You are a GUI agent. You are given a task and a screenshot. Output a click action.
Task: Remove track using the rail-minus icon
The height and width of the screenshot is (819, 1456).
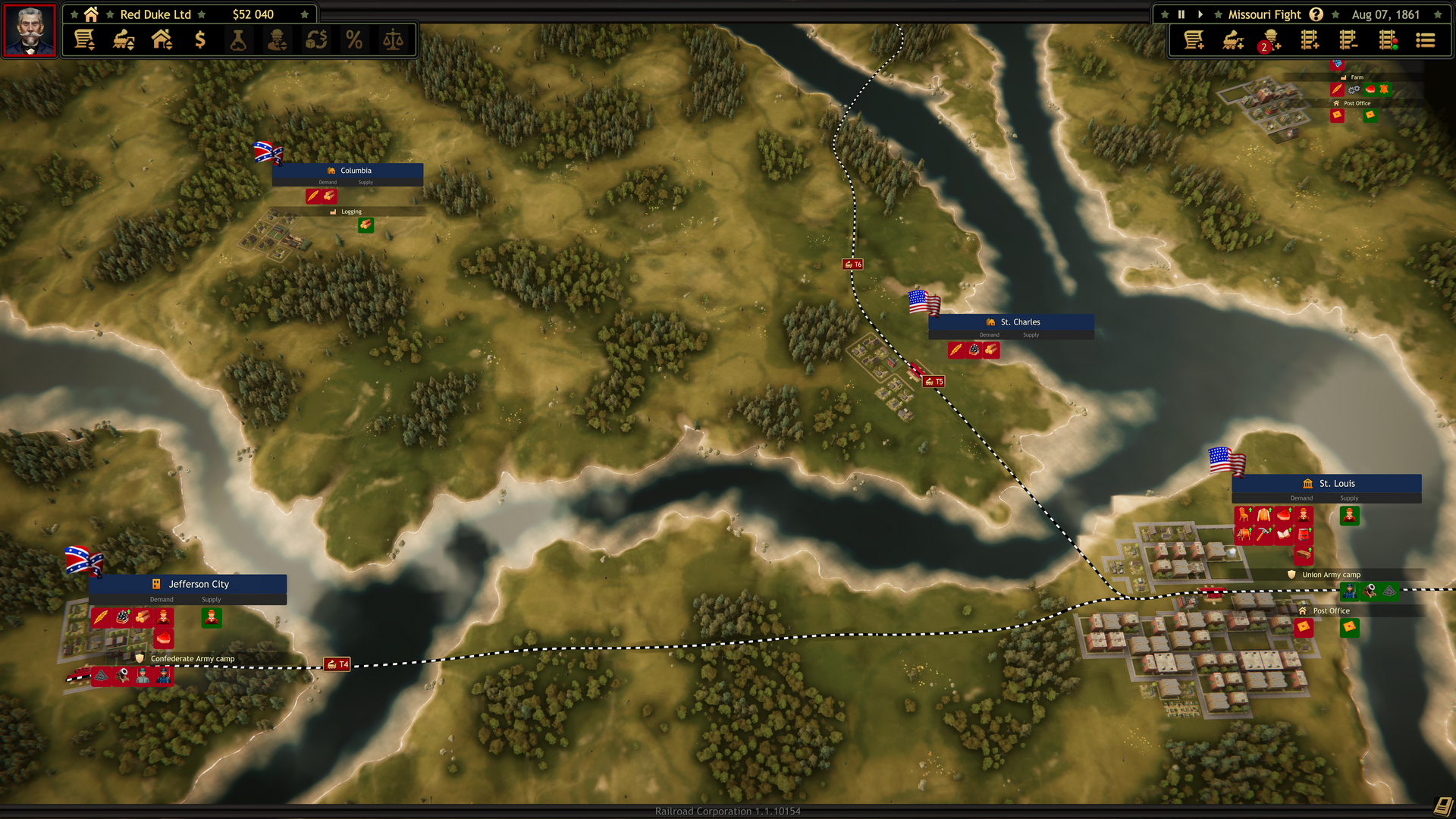tap(1349, 40)
